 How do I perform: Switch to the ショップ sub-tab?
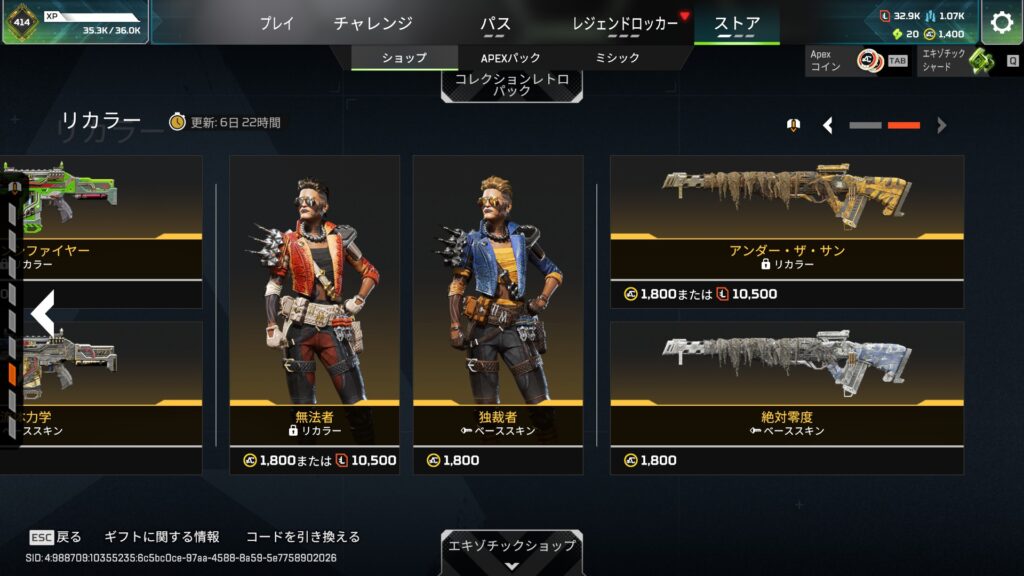coord(404,58)
